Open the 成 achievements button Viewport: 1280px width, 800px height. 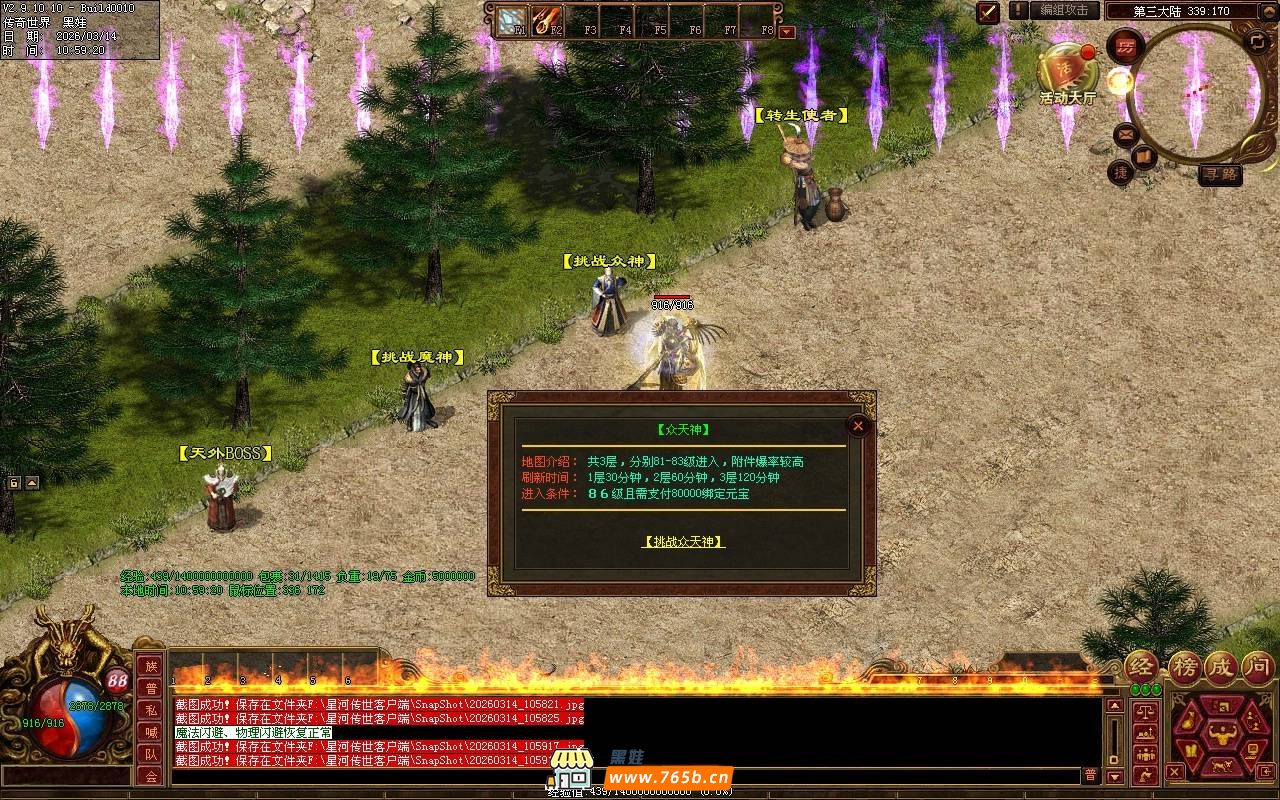pyautogui.click(x=1221, y=667)
